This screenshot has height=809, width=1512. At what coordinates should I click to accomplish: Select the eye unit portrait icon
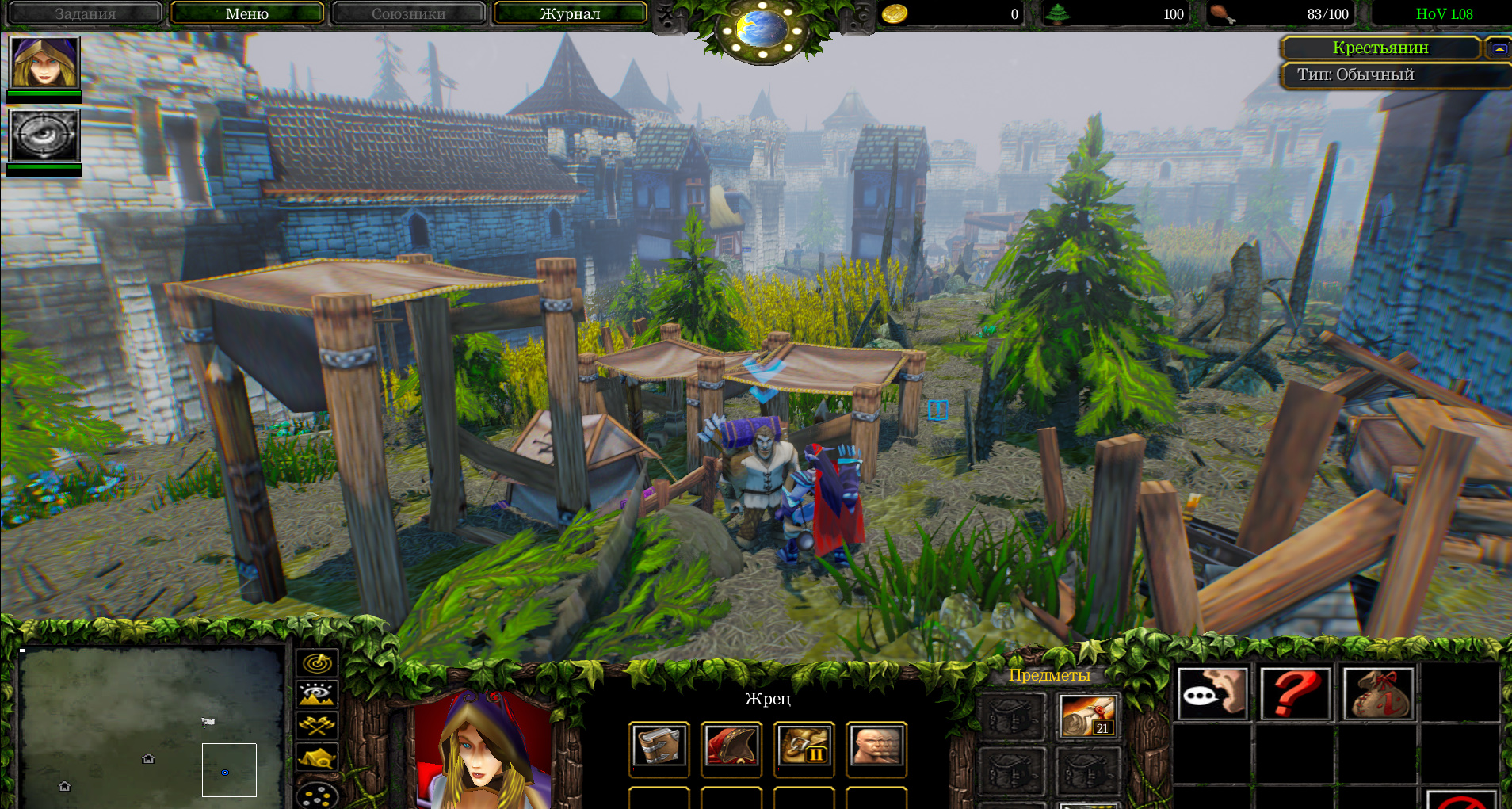click(44, 135)
